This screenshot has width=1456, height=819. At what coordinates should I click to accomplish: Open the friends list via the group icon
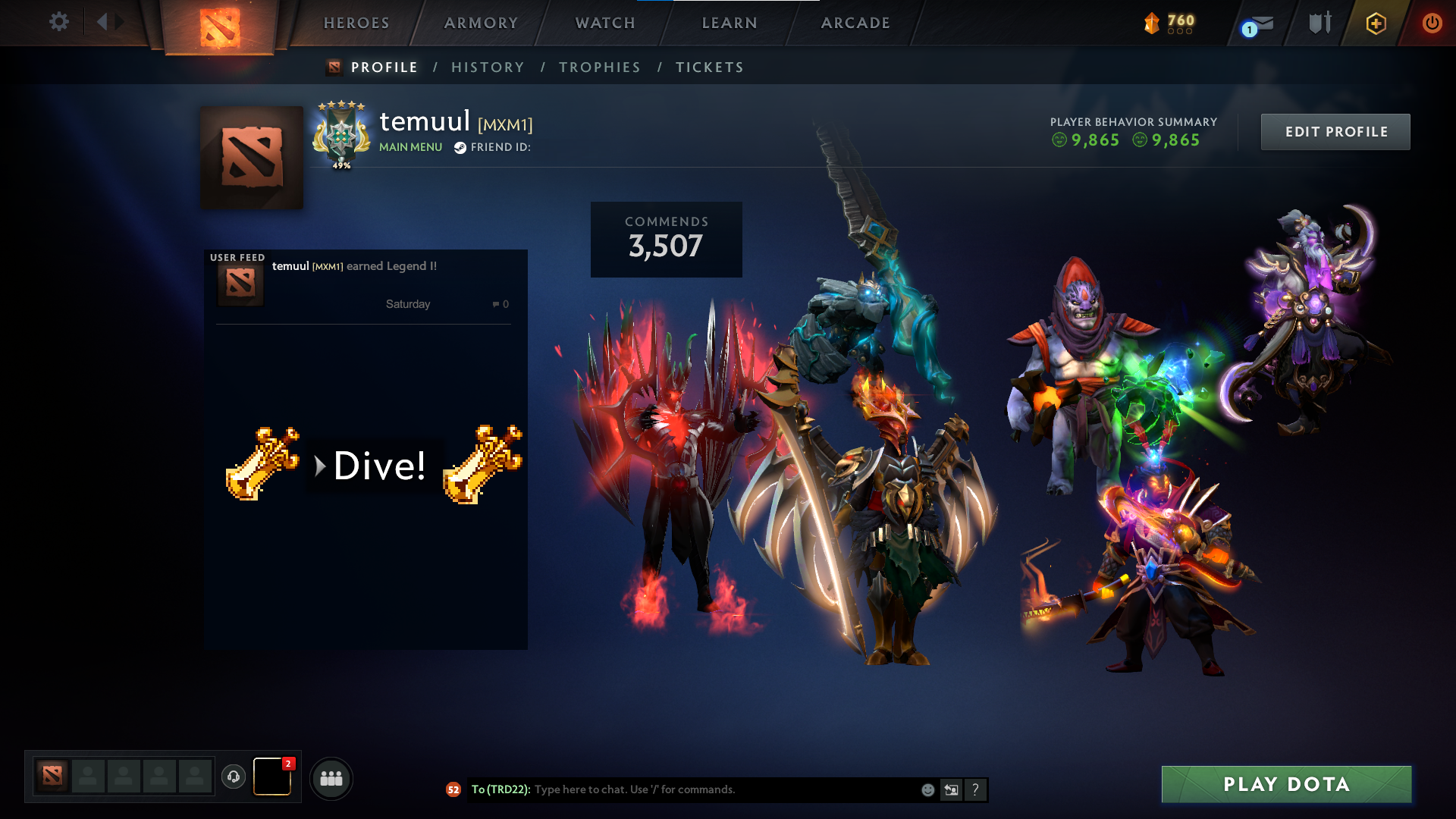coord(331,777)
